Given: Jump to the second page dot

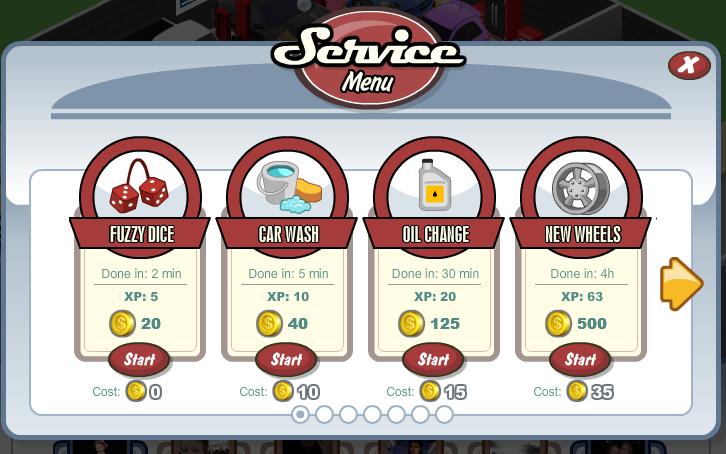Looking at the screenshot, I should click(x=324, y=414).
